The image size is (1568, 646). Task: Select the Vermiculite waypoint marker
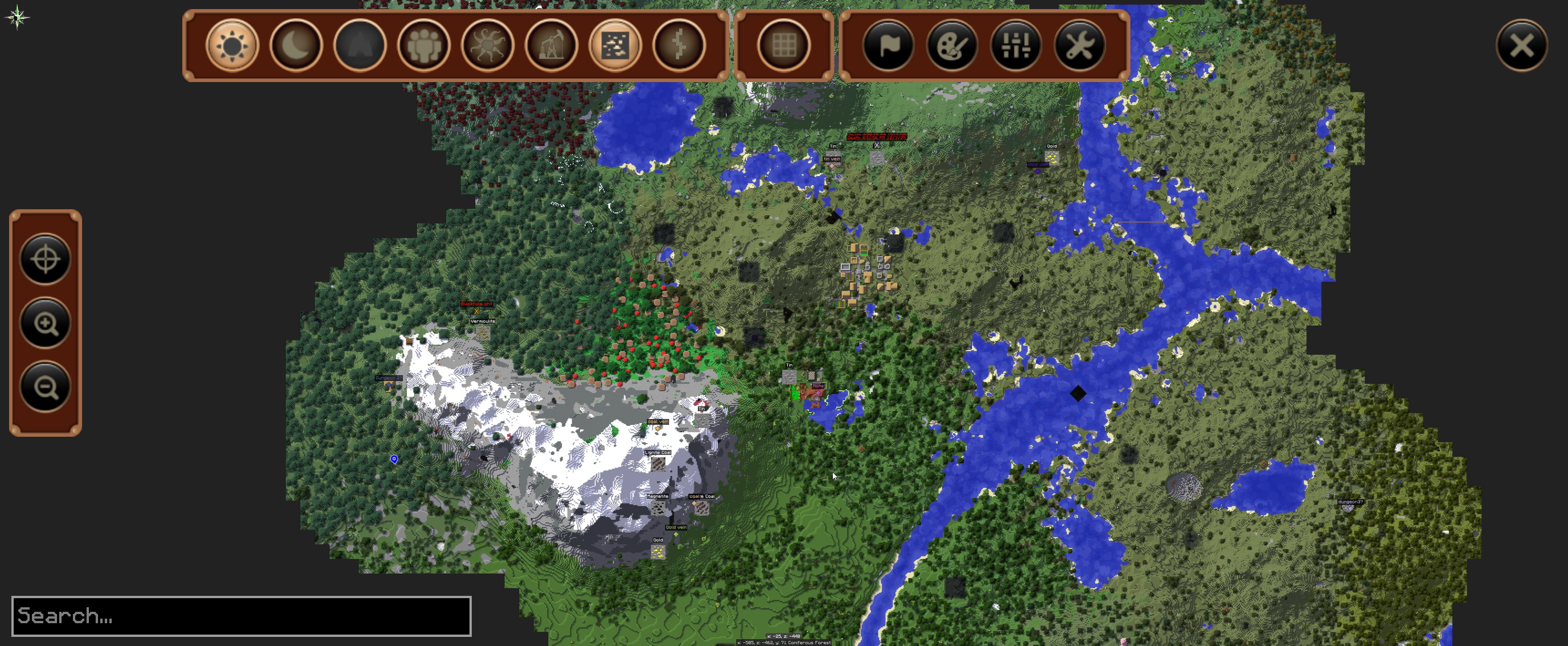coord(483,332)
